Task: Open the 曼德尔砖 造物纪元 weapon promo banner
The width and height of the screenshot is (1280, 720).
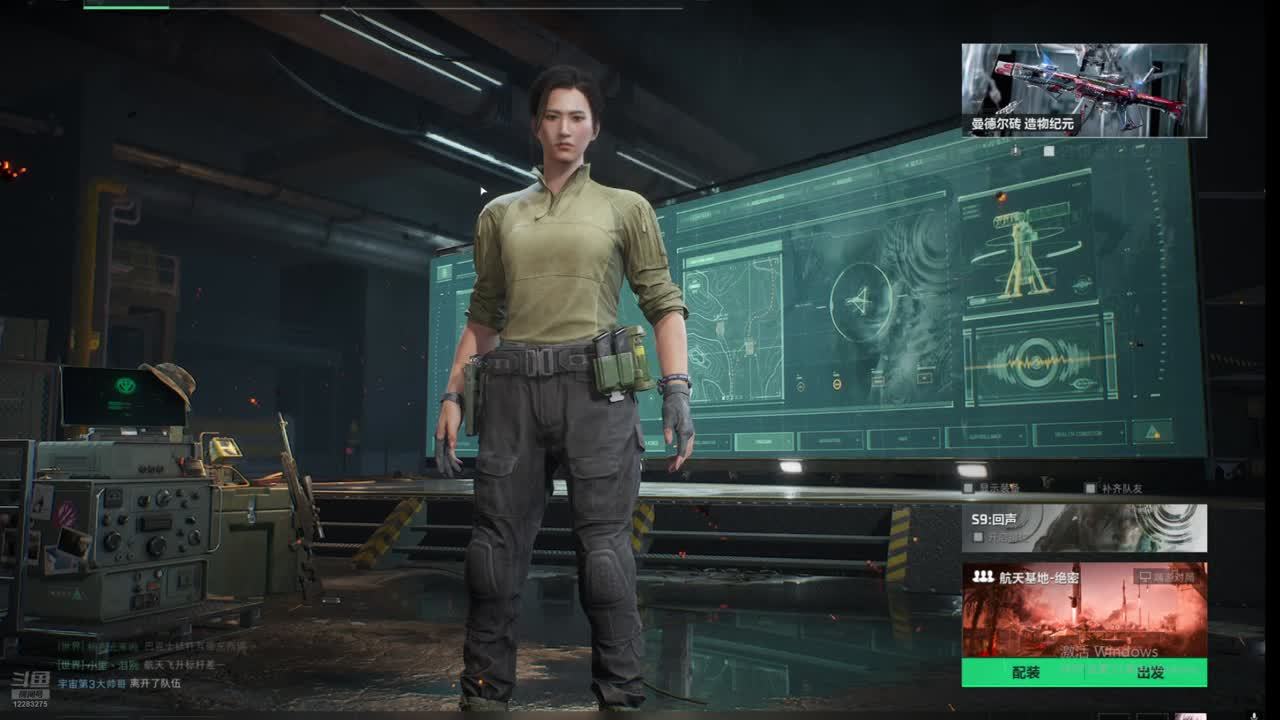Action: [x=1084, y=90]
